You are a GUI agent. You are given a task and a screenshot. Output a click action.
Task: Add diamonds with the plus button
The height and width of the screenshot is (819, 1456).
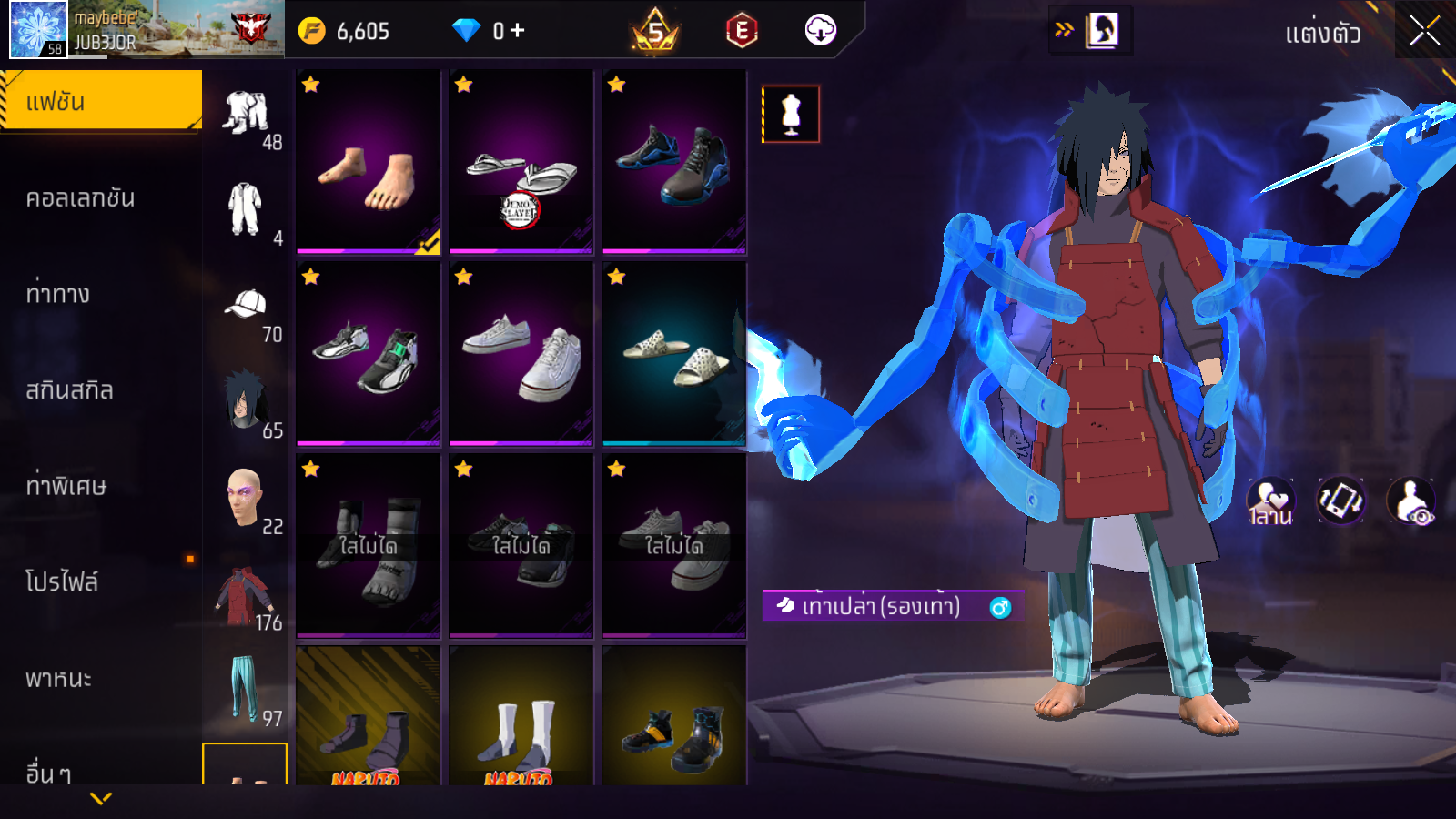(518, 31)
